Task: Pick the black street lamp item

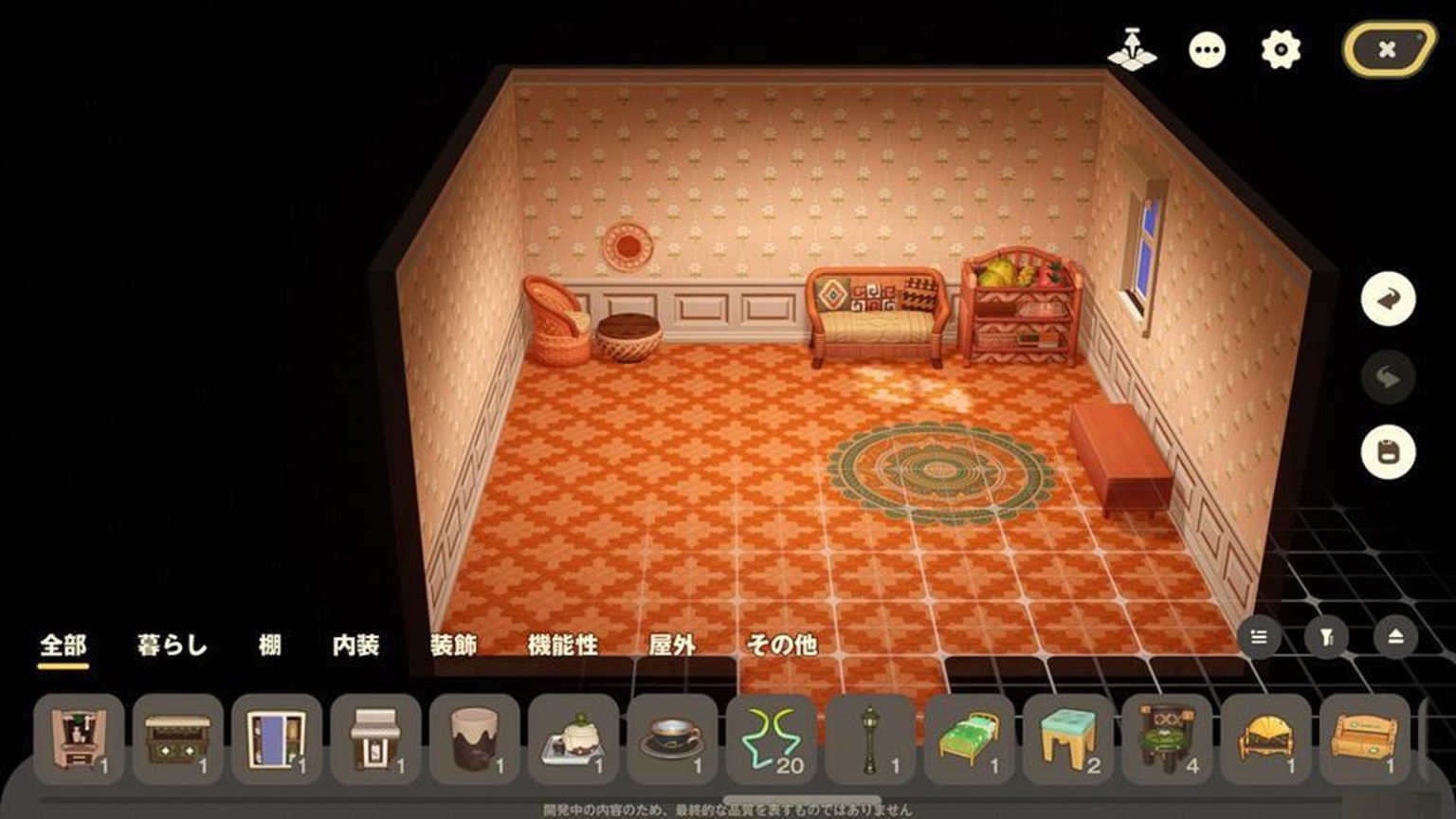Action: pyautogui.click(x=870, y=739)
